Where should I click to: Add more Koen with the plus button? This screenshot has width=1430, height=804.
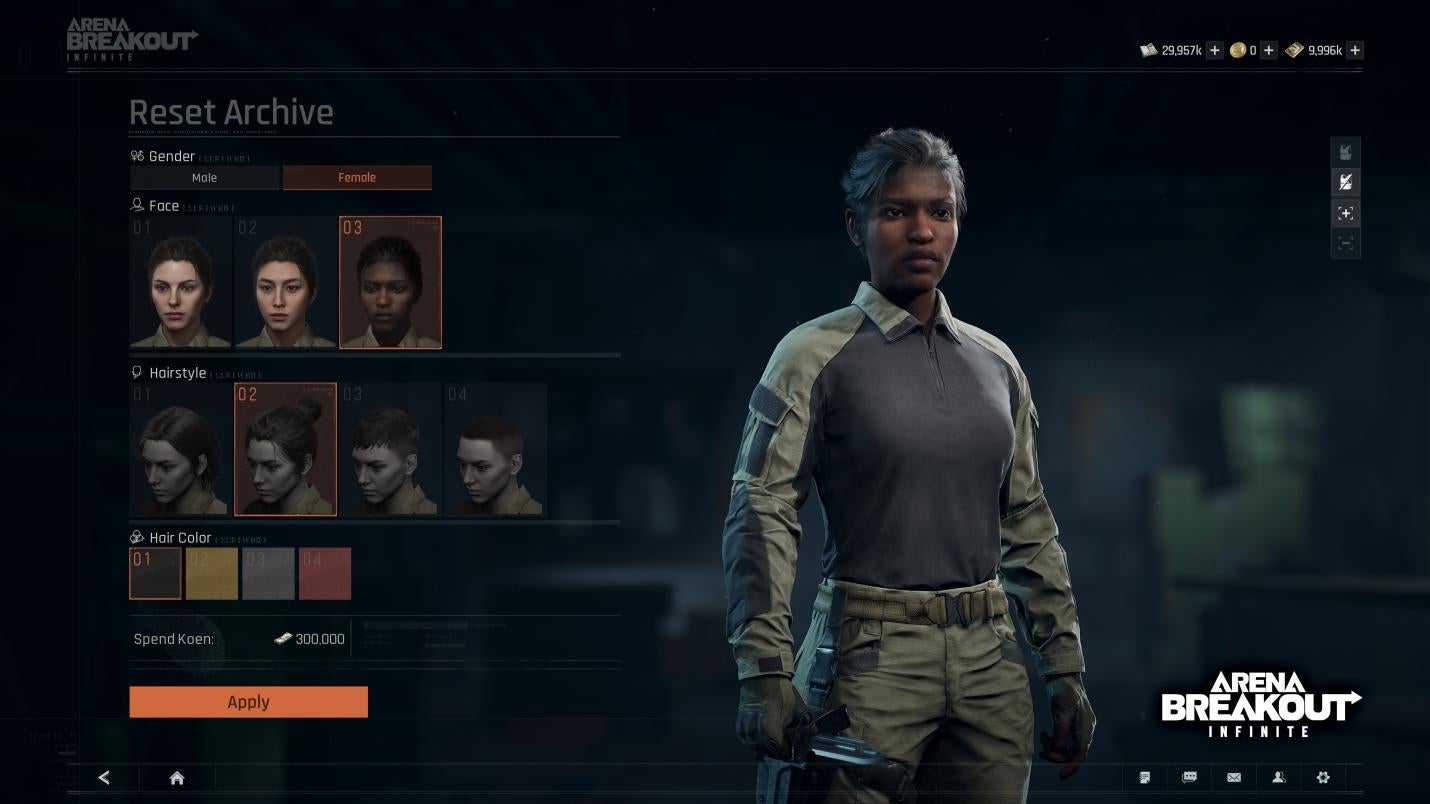[x=1214, y=50]
